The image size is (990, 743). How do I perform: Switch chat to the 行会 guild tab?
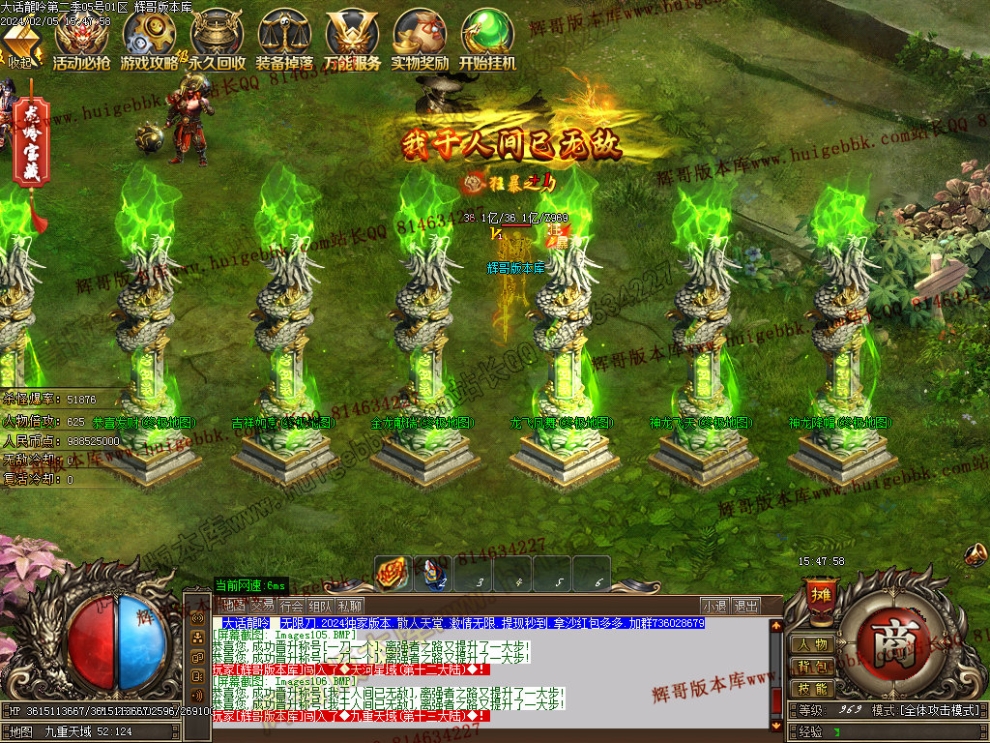291,606
